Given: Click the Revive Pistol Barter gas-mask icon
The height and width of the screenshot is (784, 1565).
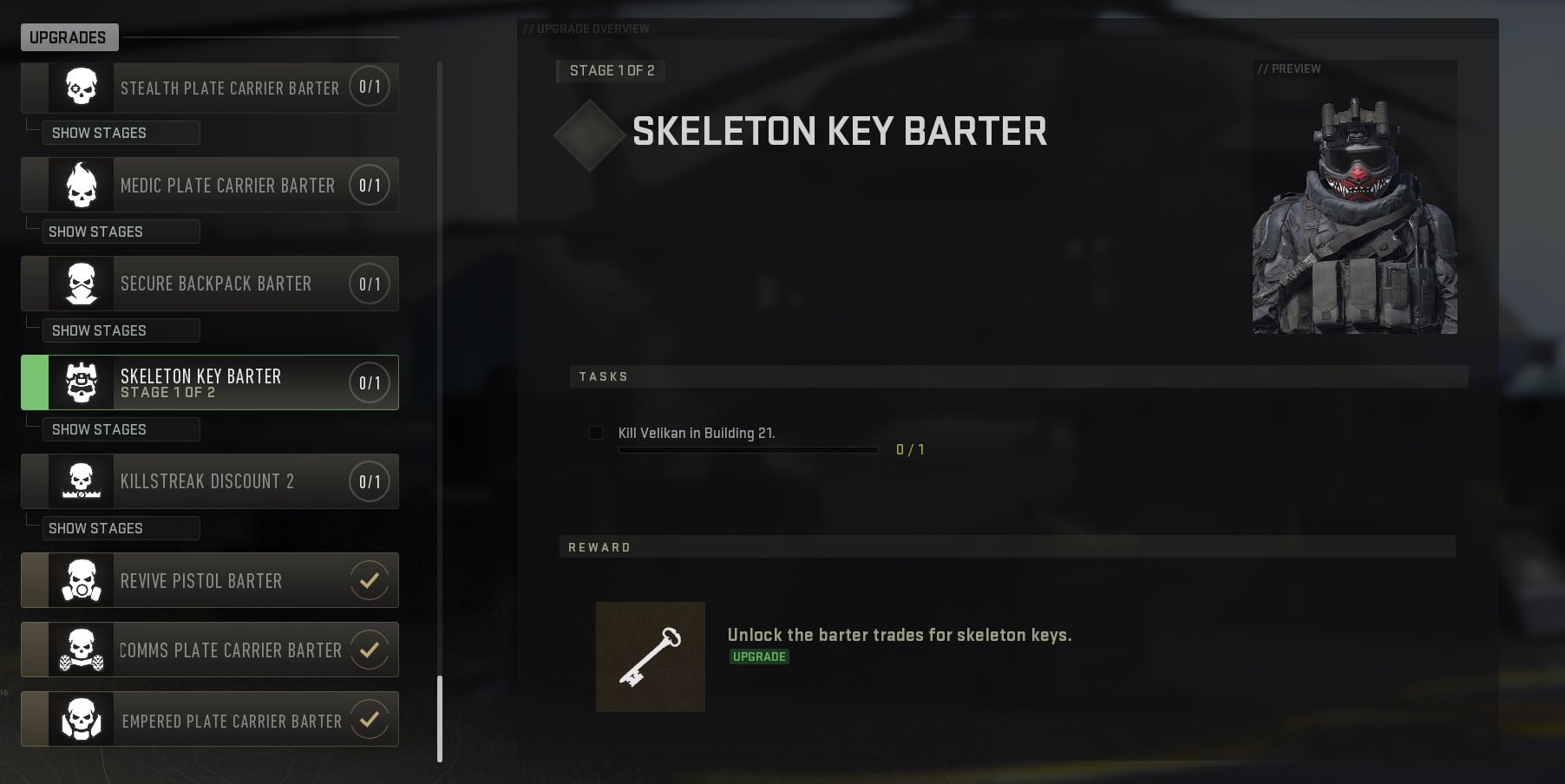Looking at the screenshot, I should click(x=81, y=580).
